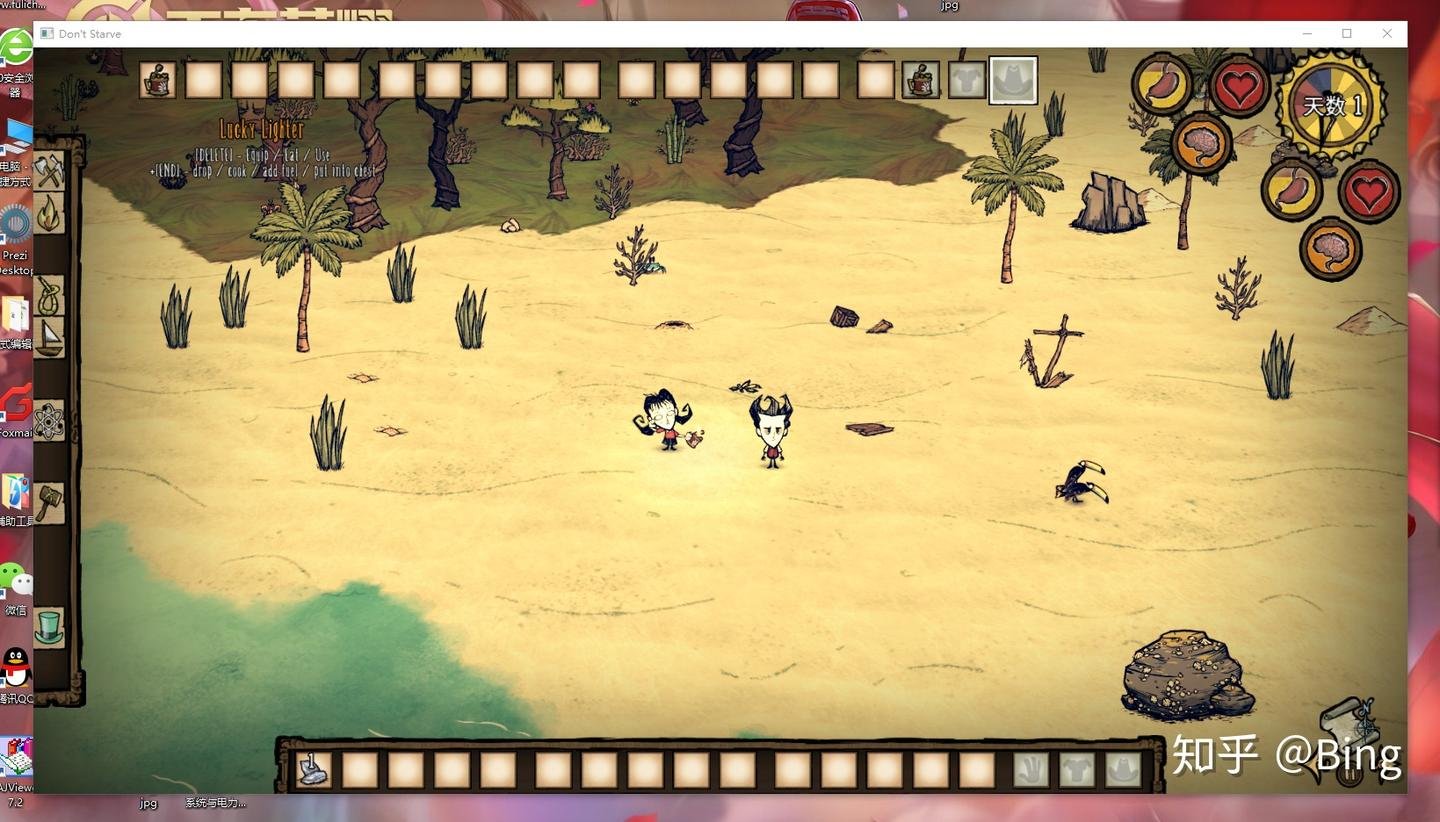1440x822 pixels.
Task: Select the Light crafting tab with the flame icon
Action: tap(49, 212)
